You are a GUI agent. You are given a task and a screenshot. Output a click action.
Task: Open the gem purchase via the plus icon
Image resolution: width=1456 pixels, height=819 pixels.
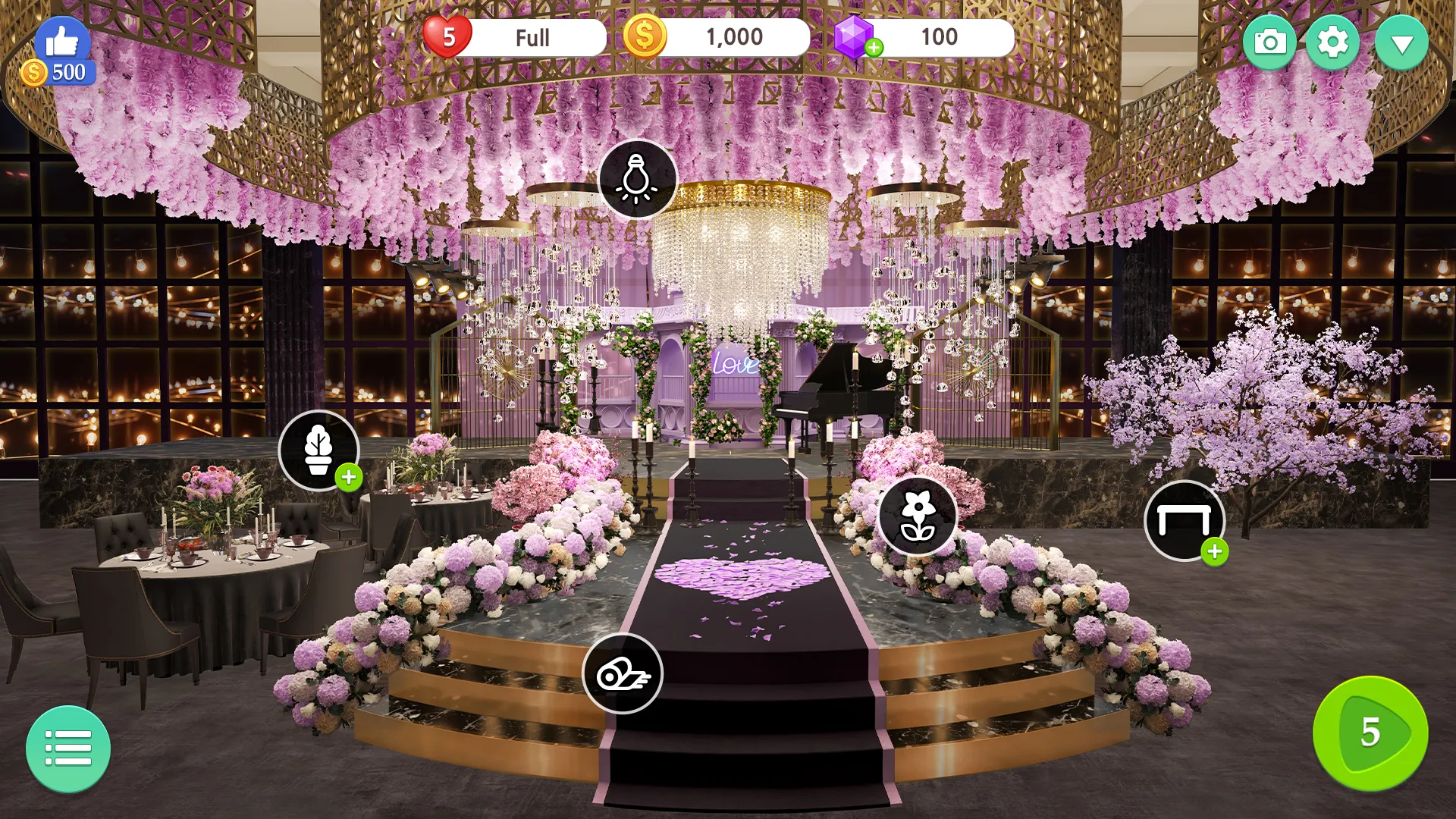coord(876,48)
